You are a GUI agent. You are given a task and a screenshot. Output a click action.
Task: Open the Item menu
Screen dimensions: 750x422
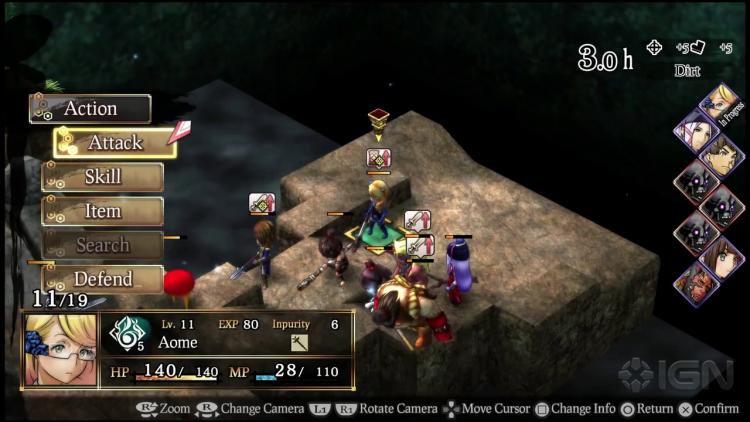(103, 211)
